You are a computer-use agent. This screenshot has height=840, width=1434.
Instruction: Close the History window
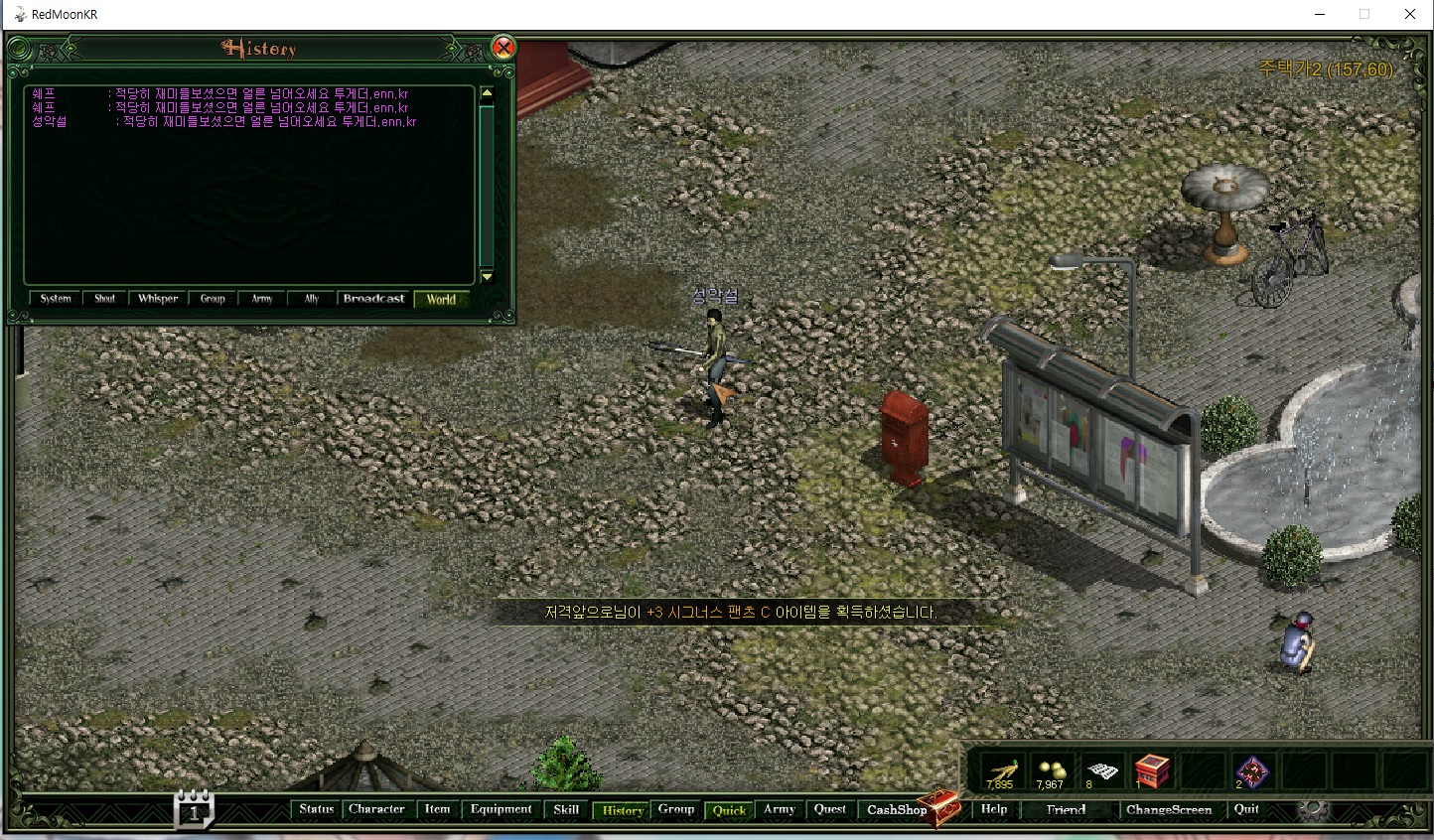click(503, 48)
